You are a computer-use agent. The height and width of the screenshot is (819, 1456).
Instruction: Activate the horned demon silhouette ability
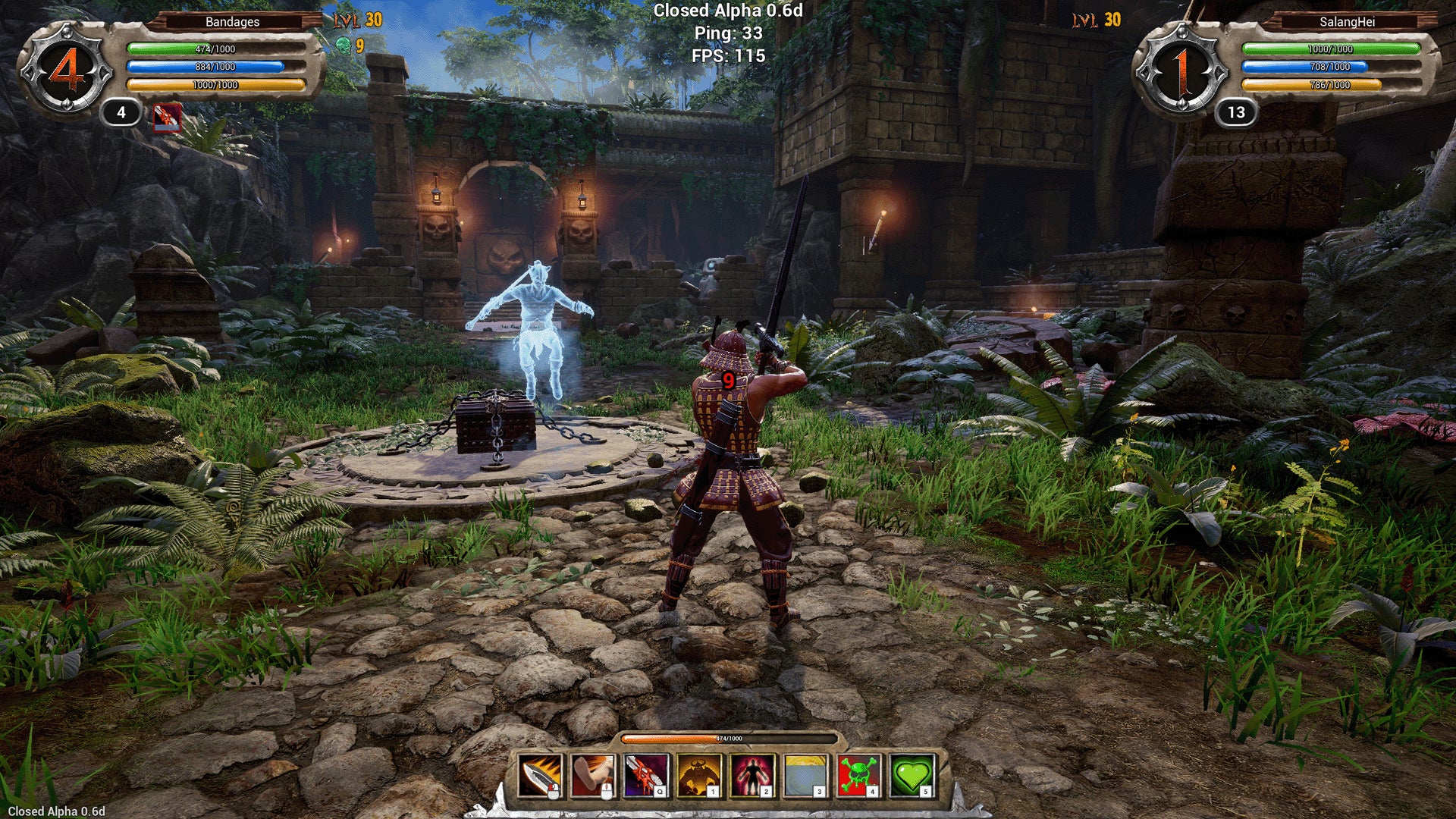699,776
